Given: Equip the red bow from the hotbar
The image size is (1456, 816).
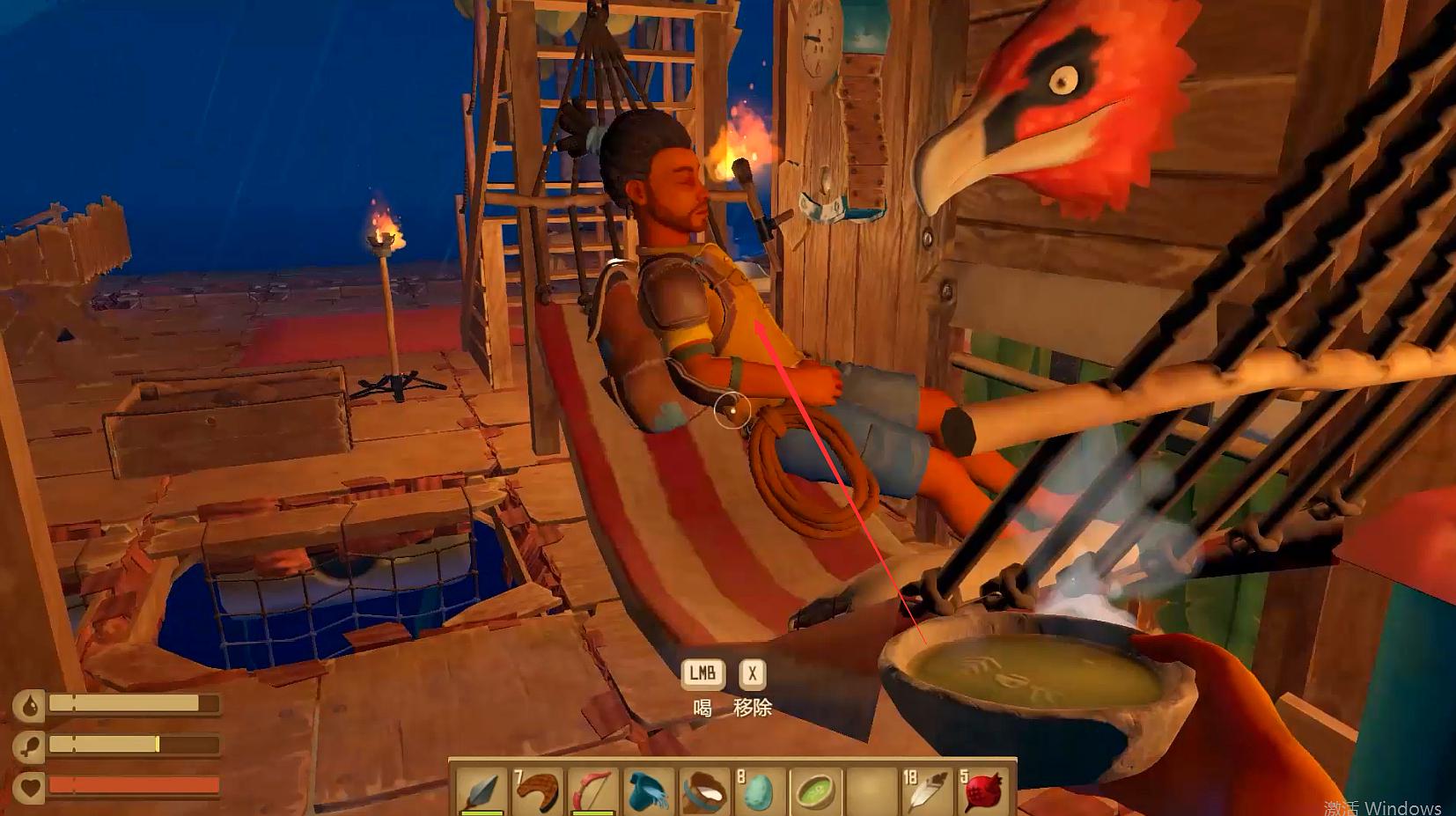Looking at the screenshot, I should pyautogui.click(x=592, y=790).
